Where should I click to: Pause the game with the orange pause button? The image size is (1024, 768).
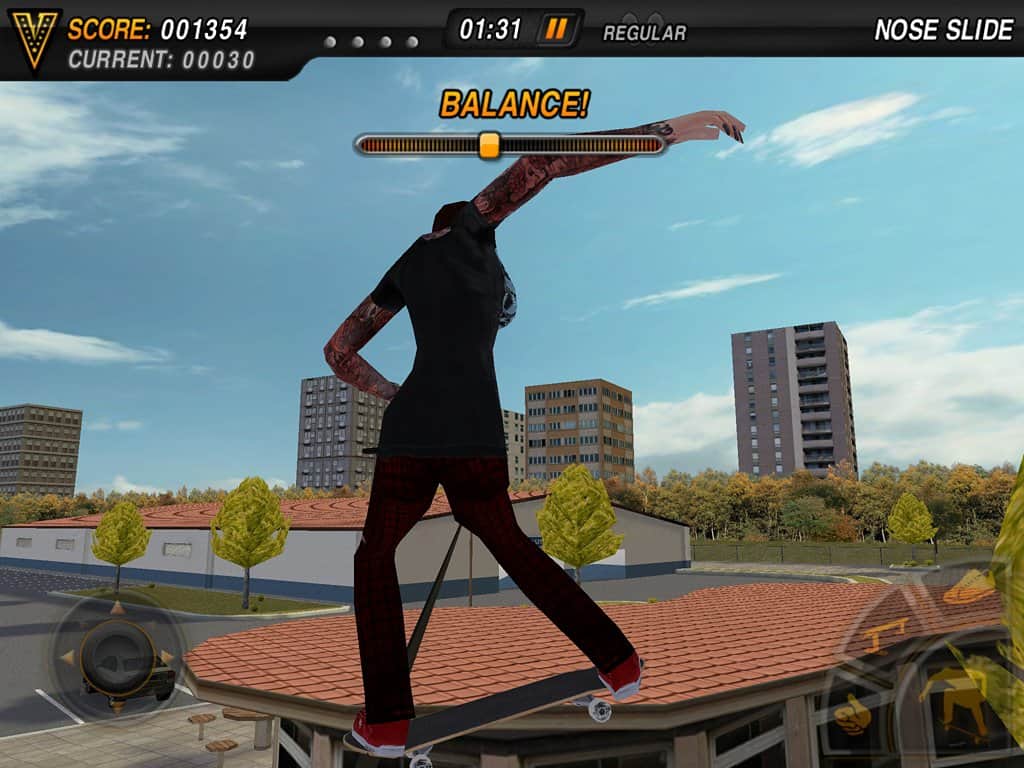pos(557,29)
